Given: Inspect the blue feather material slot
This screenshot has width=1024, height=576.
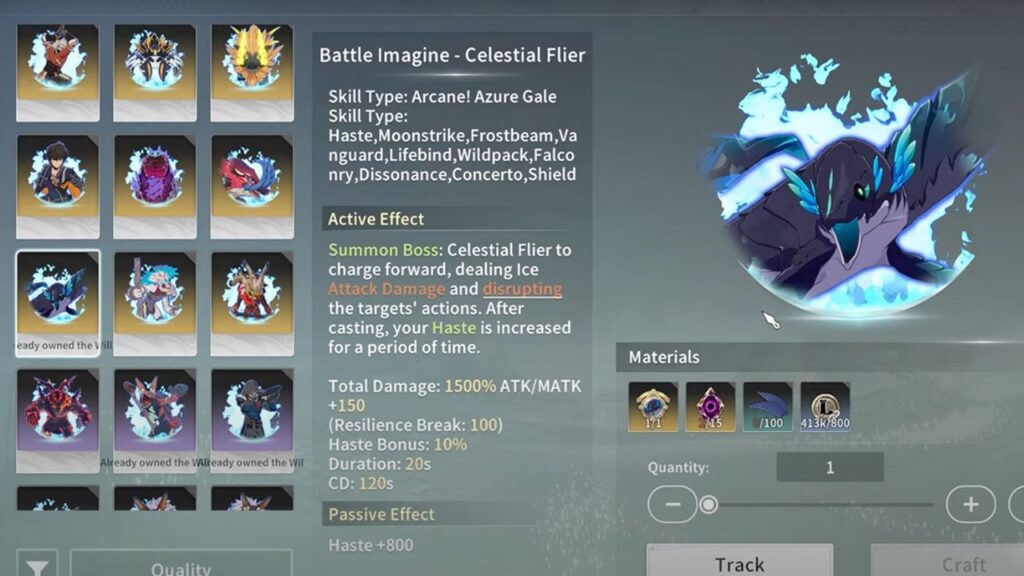Looking at the screenshot, I should pyautogui.click(x=768, y=406).
